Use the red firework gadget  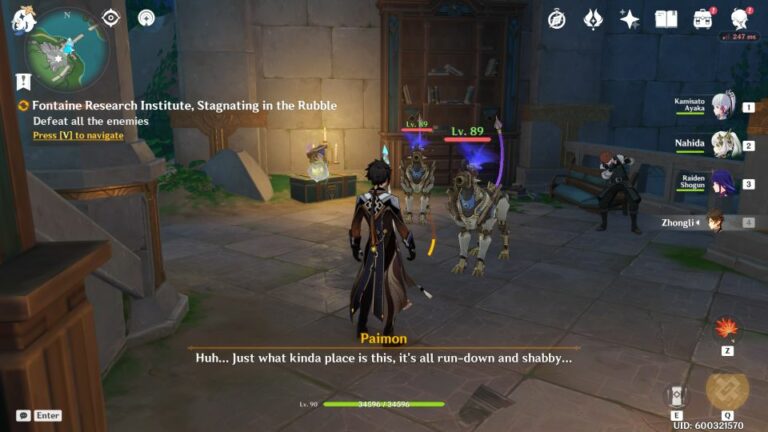(x=727, y=329)
